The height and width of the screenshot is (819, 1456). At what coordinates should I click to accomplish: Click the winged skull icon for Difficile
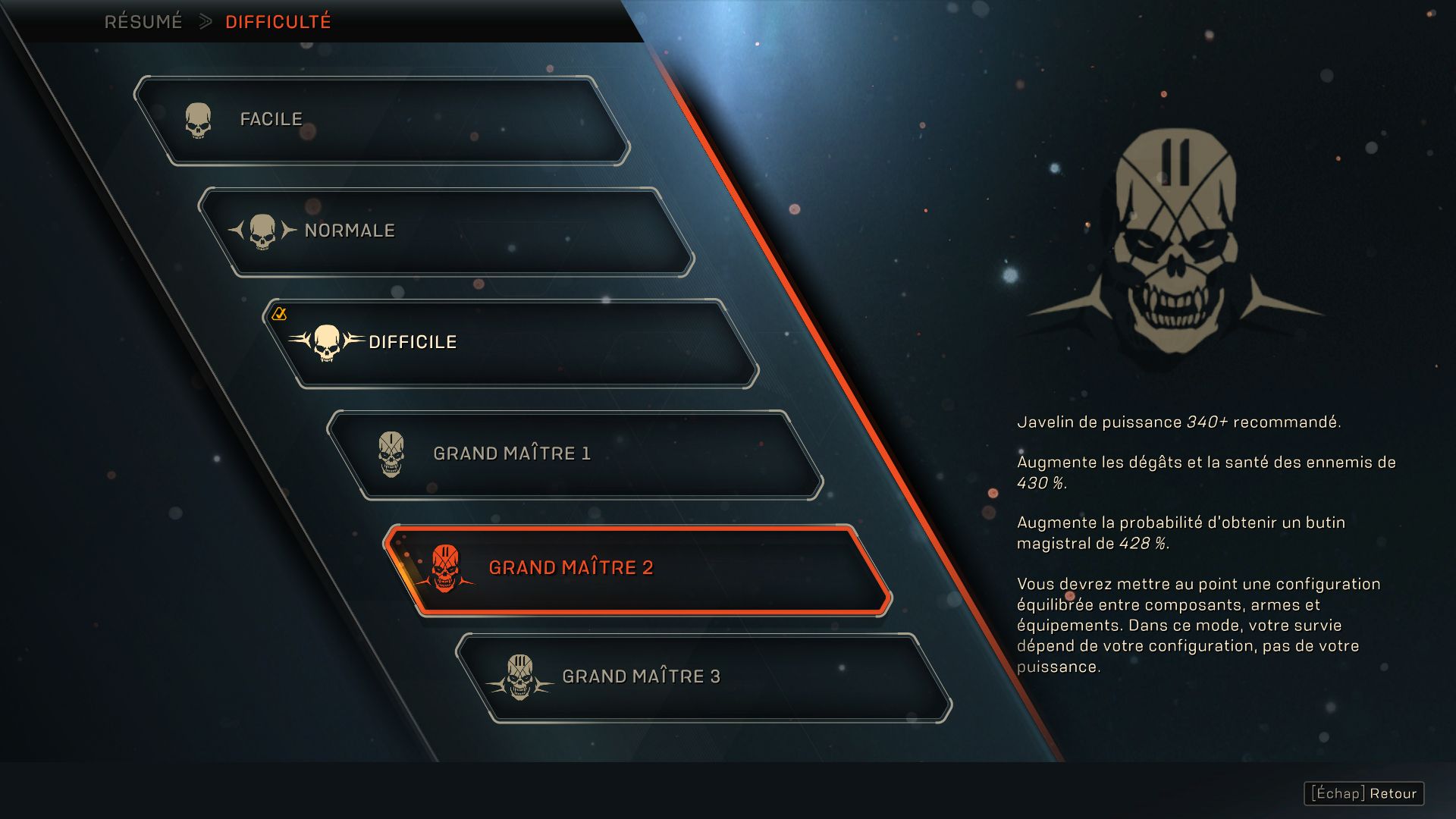pyautogui.click(x=328, y=340)
